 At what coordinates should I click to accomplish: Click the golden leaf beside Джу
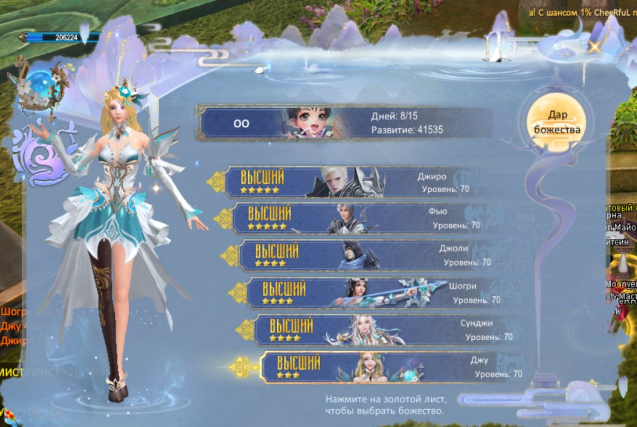[x=240, y=367]
